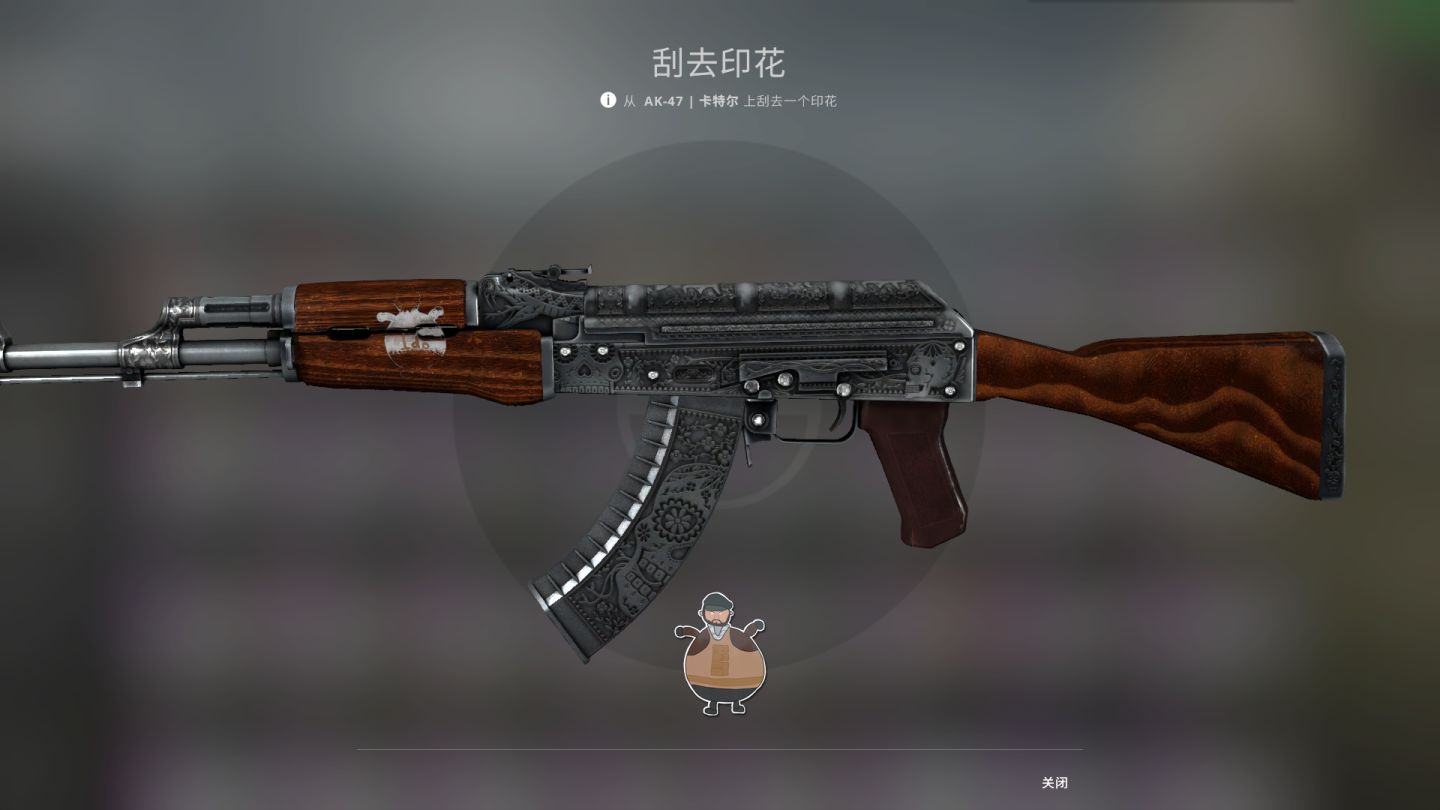Click the info icon beside the sticker description
Screen dimensions: 1440x810
point(609,100)
